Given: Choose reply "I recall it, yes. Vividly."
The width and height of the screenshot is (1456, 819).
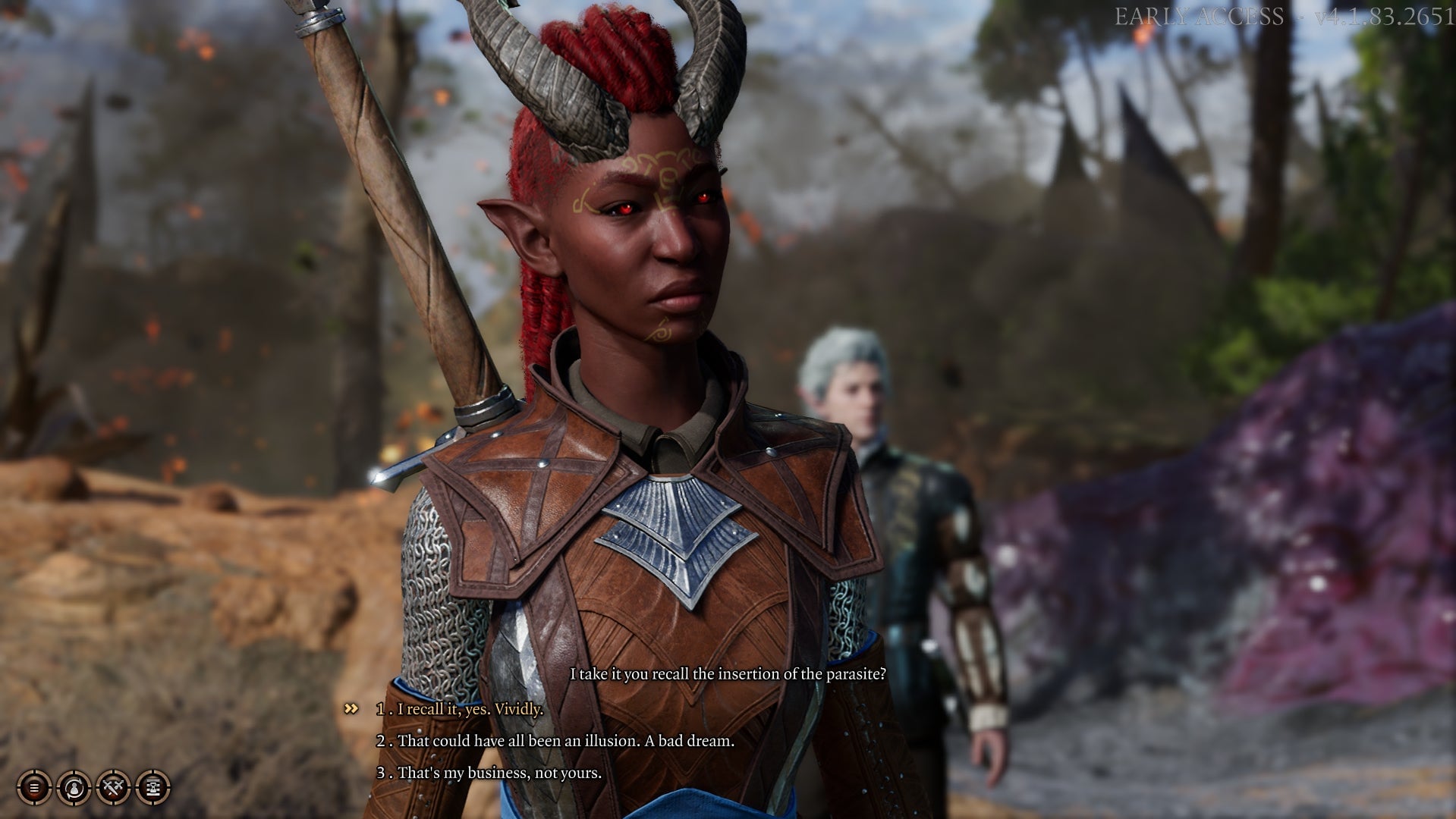Looking at the screenshot, I should 458,711.
